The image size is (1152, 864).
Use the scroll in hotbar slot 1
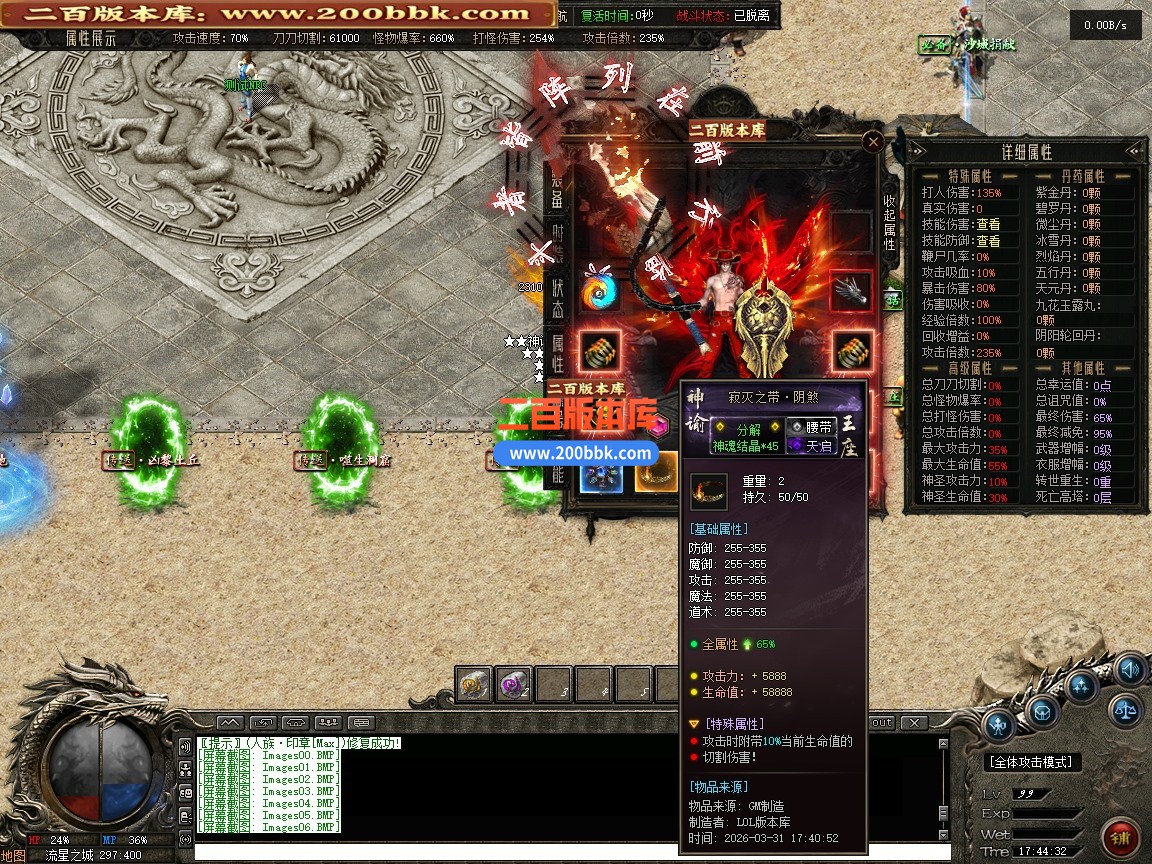(x=474, y=685)
